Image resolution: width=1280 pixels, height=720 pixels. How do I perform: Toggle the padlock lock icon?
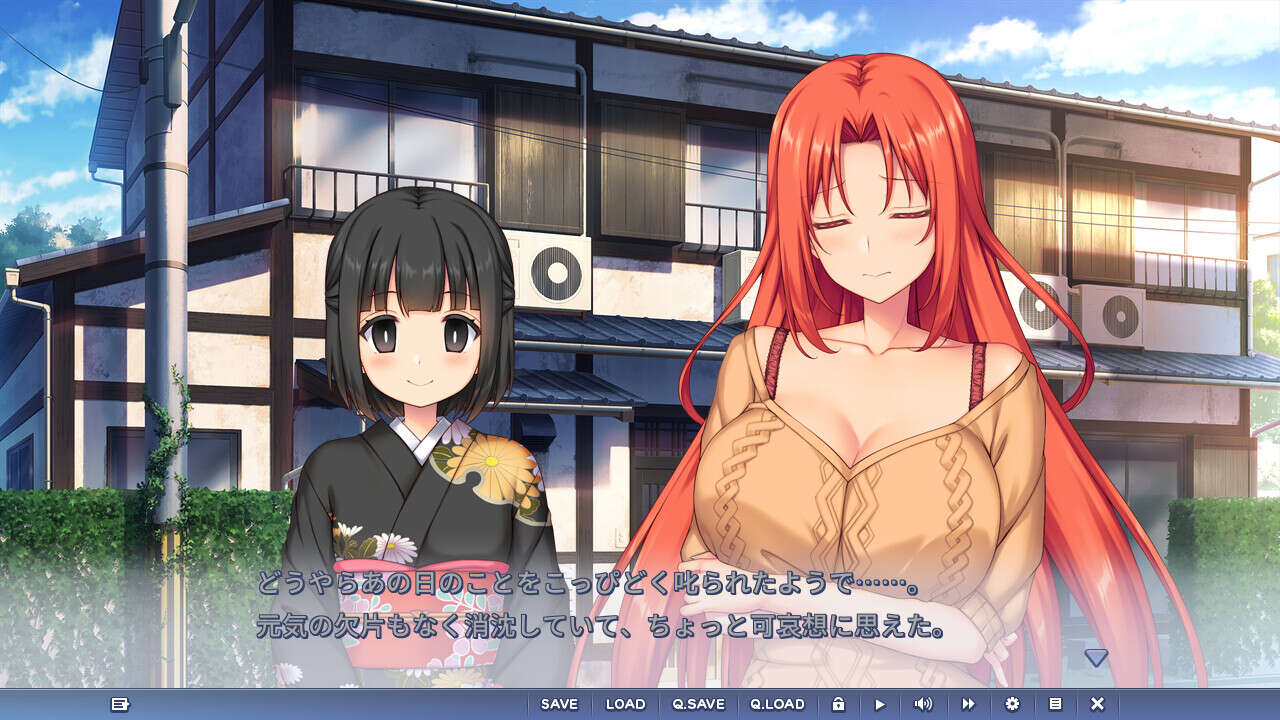[838, 704]
